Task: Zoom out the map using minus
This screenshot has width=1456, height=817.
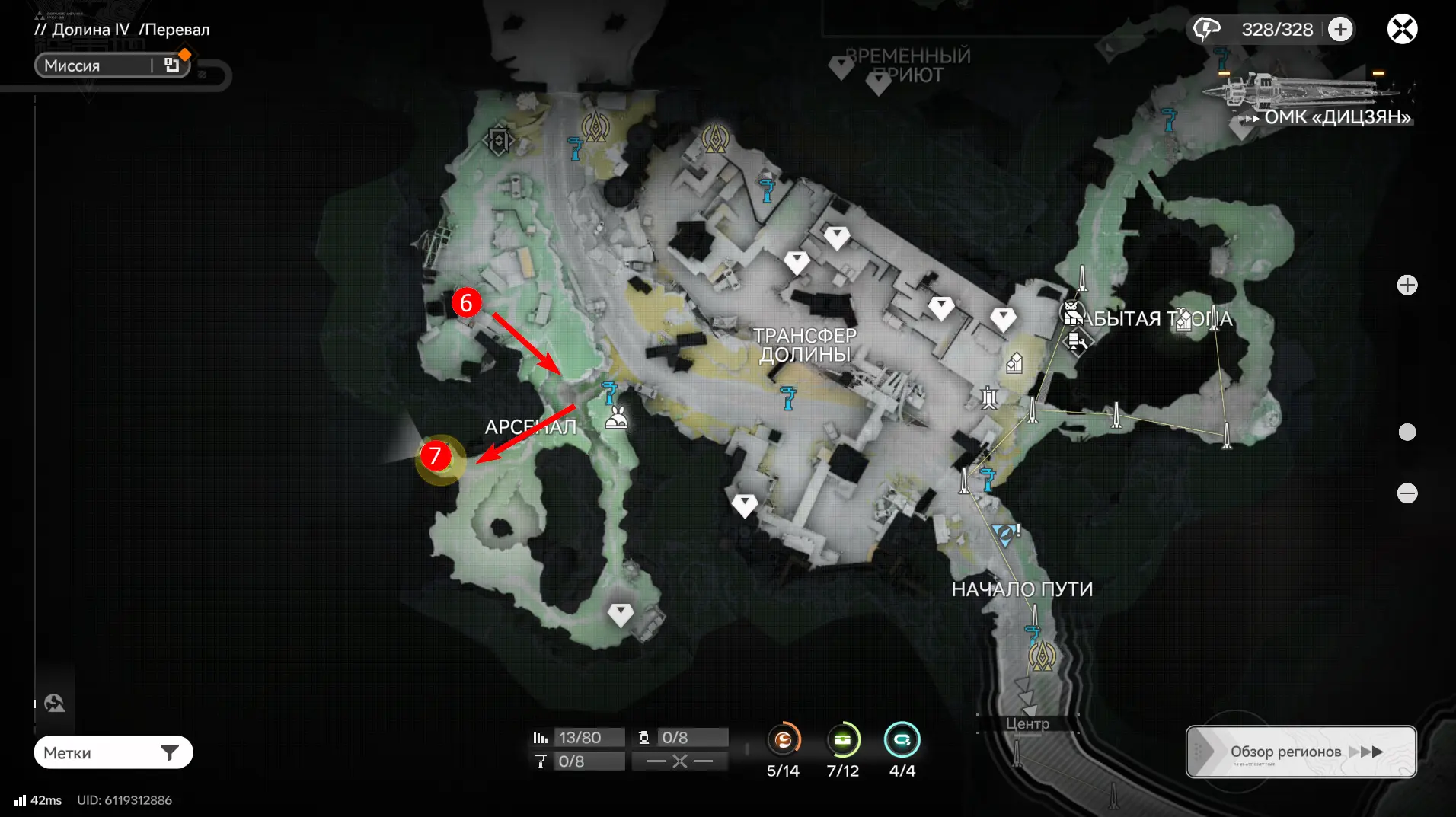Action: (1407, 493)
